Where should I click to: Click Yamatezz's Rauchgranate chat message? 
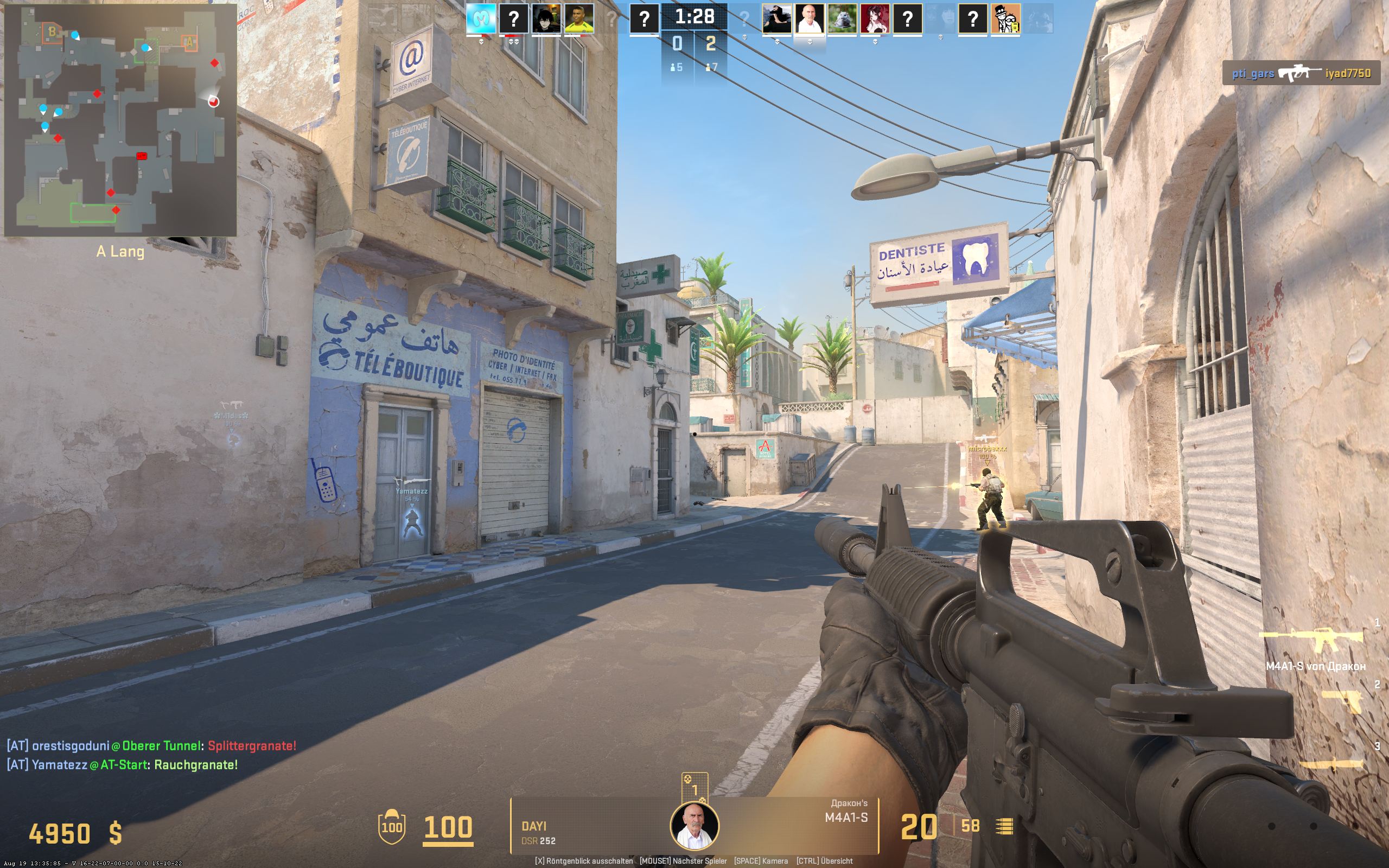[122, 765]
